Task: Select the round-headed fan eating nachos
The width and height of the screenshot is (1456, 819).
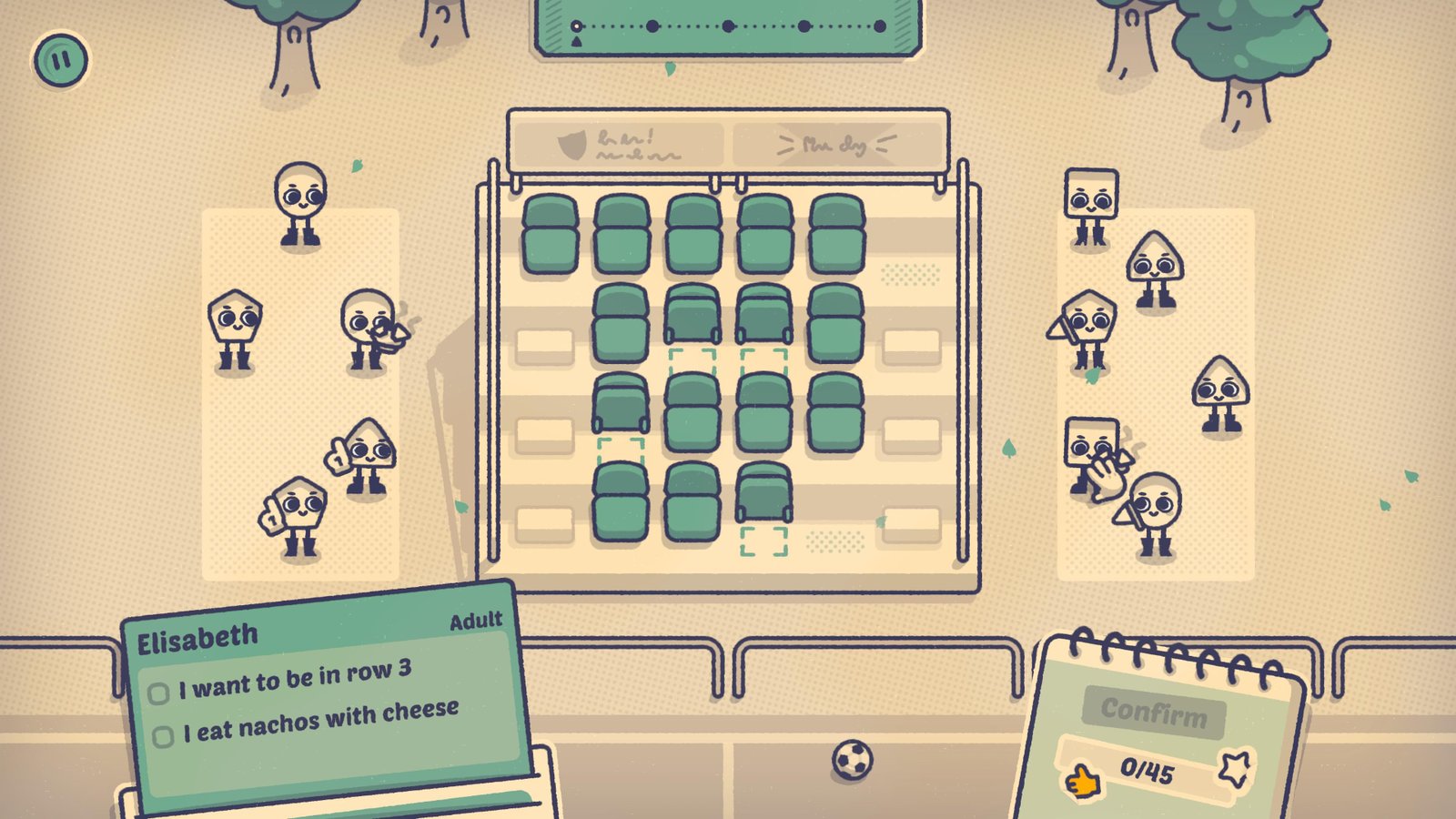Action: [369, 329]
